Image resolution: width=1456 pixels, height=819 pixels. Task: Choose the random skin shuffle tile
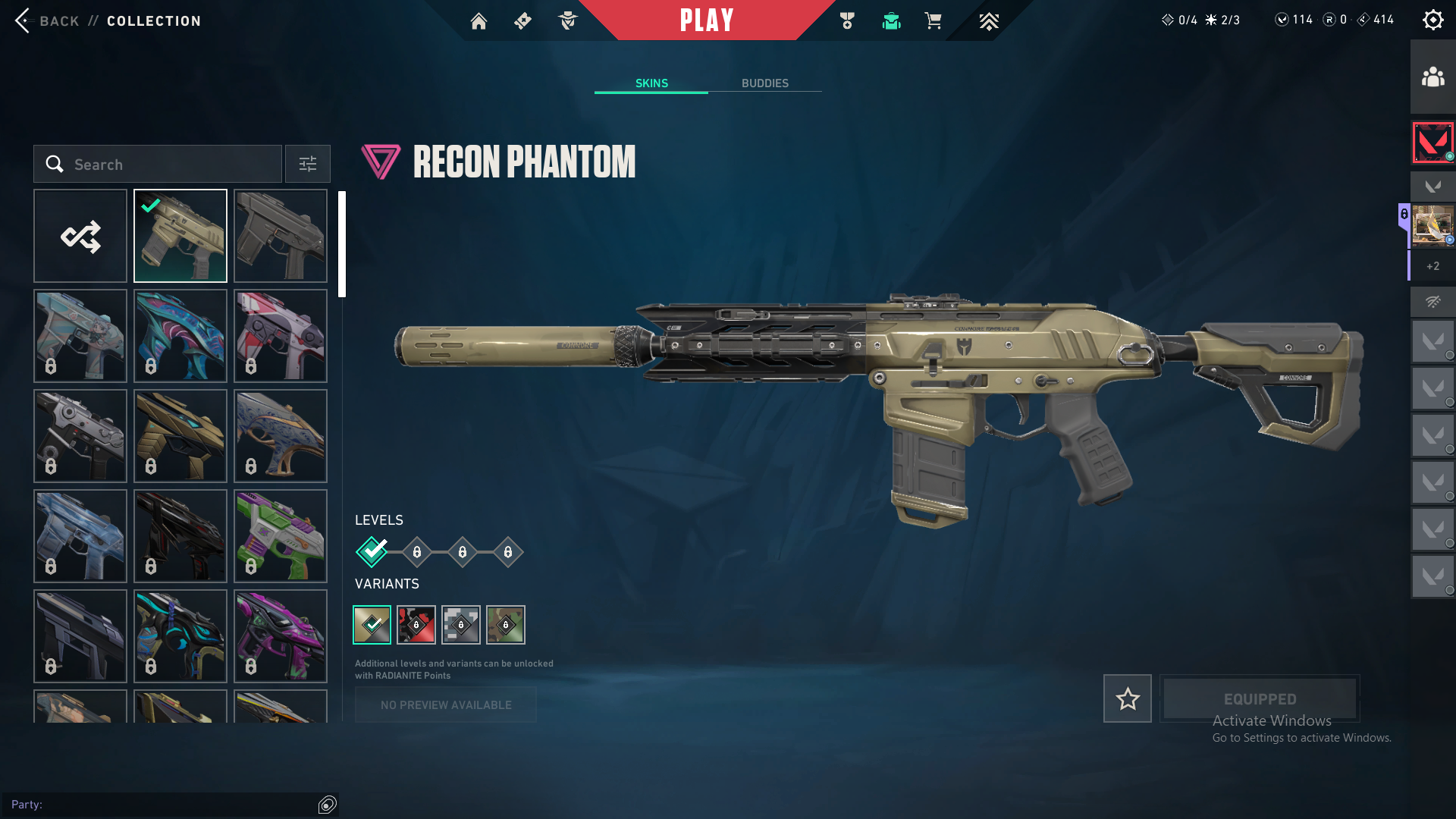(80, 236)
